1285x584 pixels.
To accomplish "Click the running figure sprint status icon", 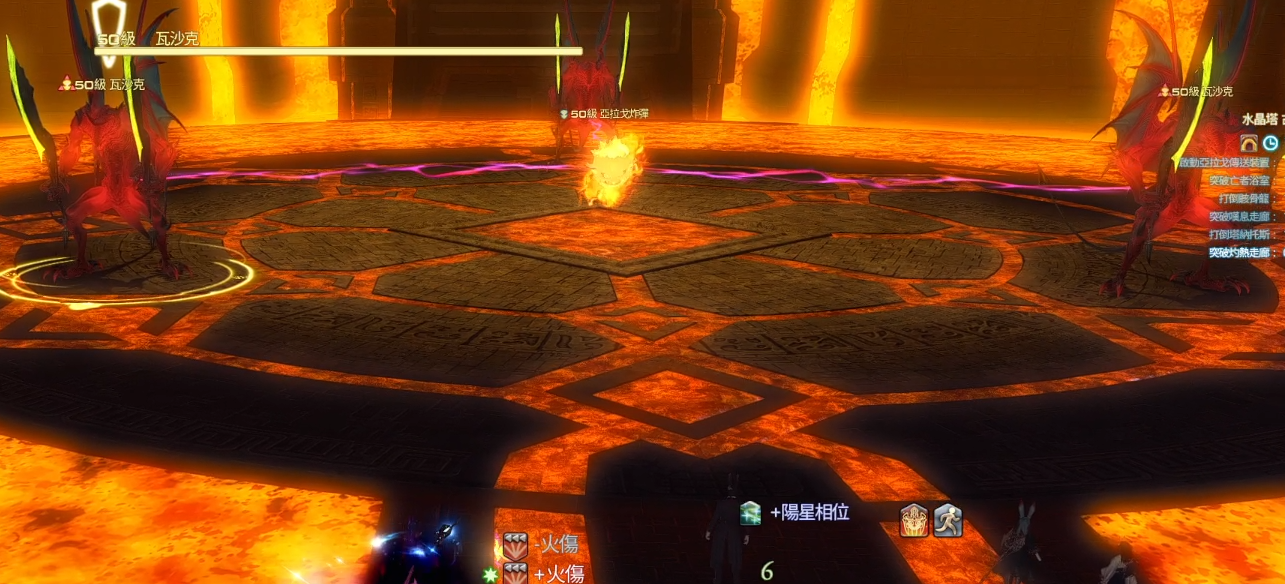I will pyautogui.click(x=948, y=520).
